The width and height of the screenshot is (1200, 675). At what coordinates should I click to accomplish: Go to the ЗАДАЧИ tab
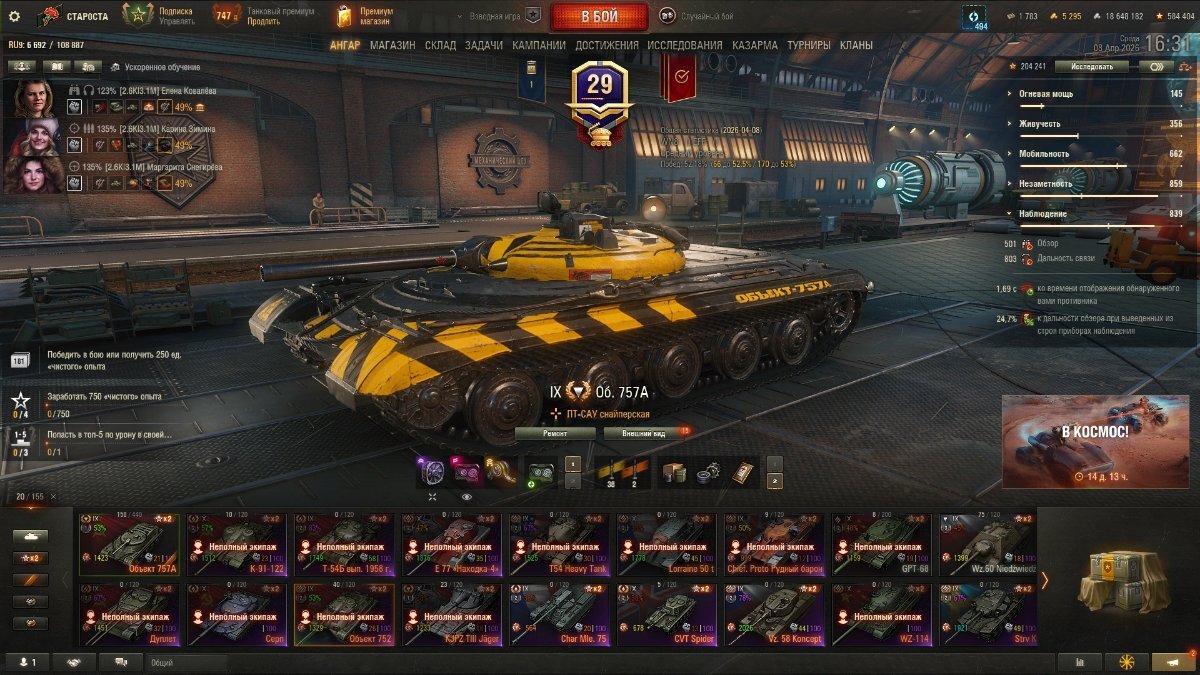click(484, 45)
